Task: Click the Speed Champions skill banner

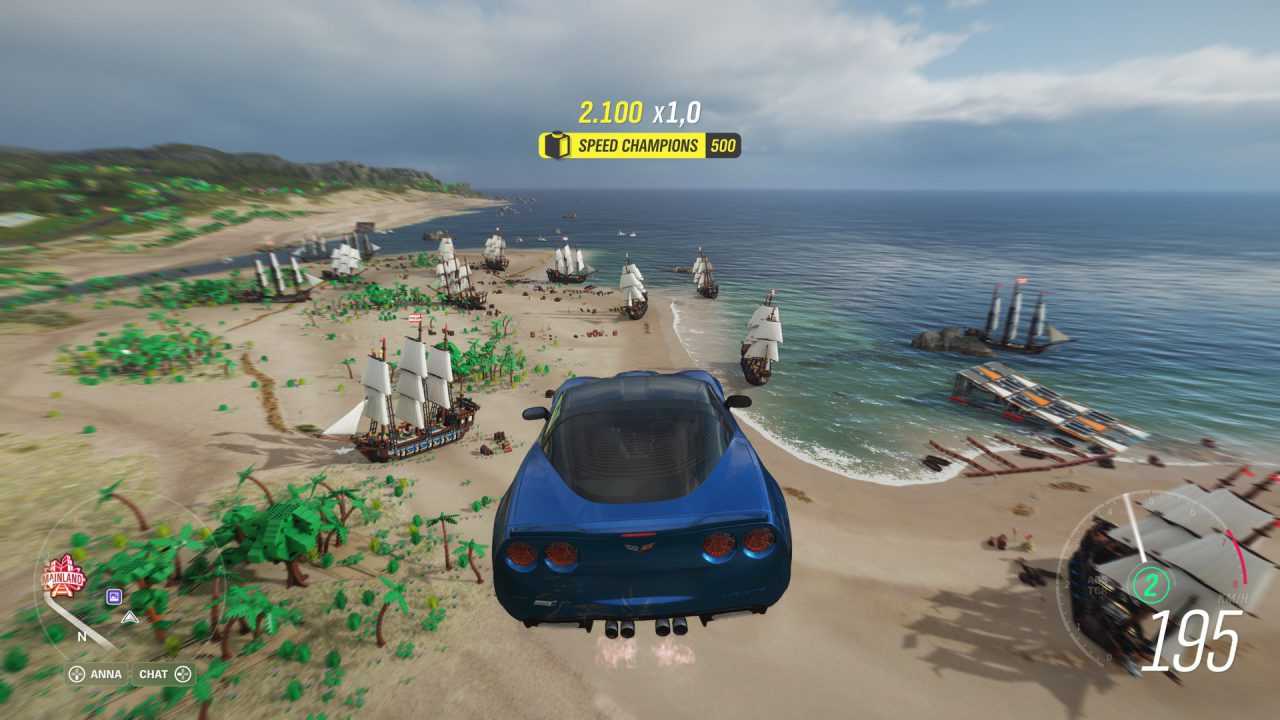Action: (640, 146)
